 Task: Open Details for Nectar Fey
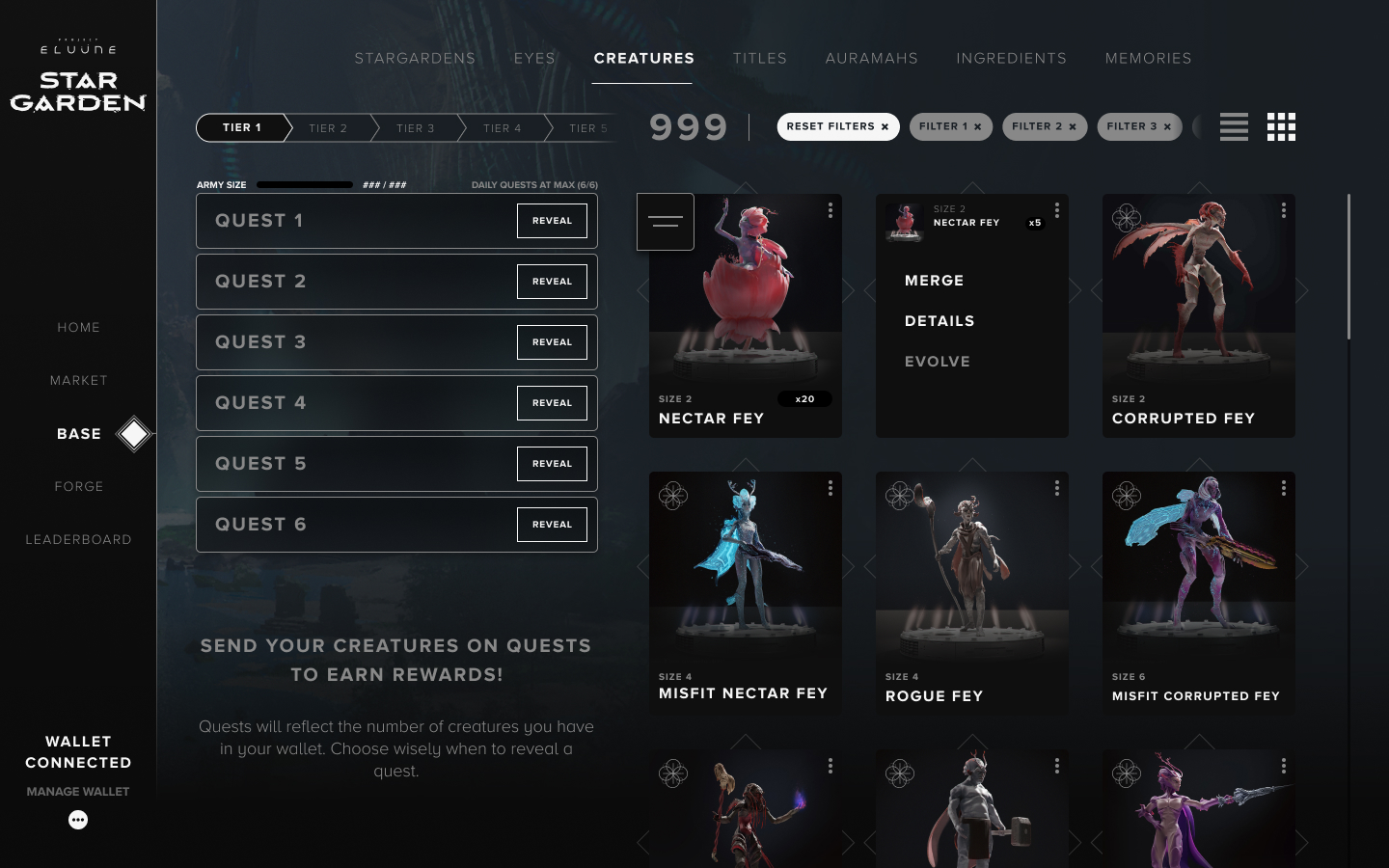tap(940, 321)
